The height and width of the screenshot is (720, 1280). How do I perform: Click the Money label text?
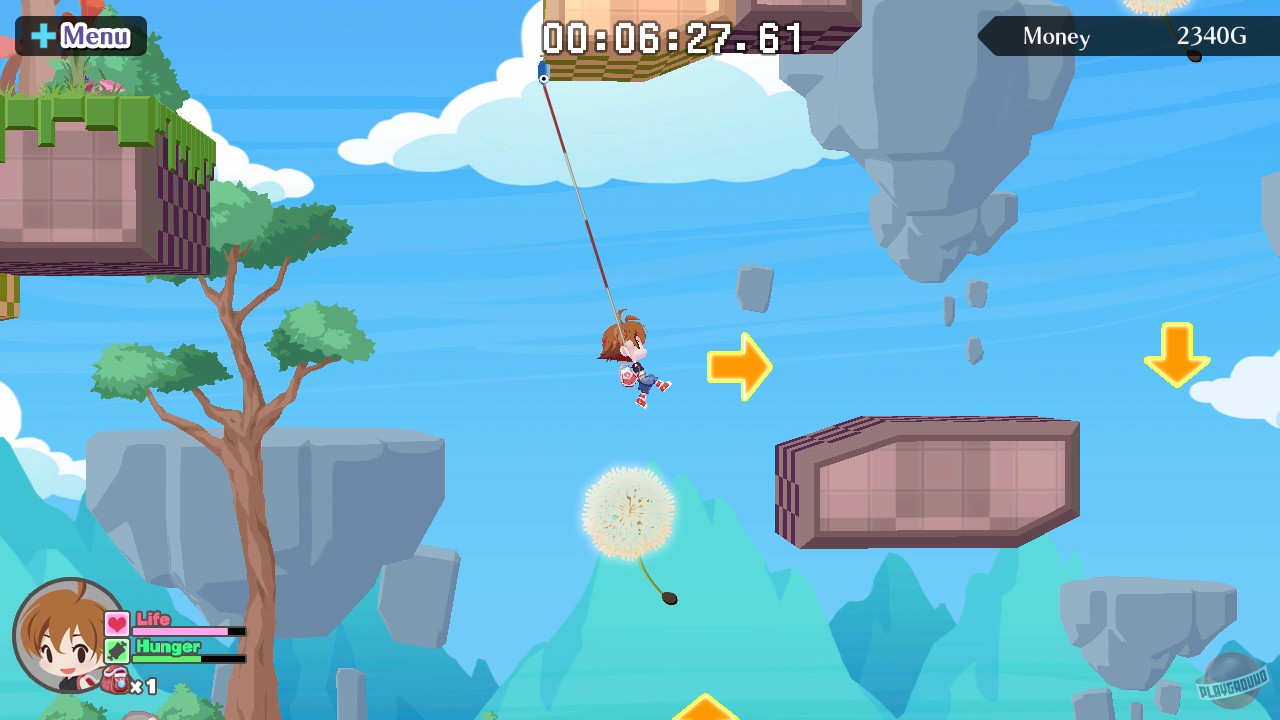coord(1055,37)
